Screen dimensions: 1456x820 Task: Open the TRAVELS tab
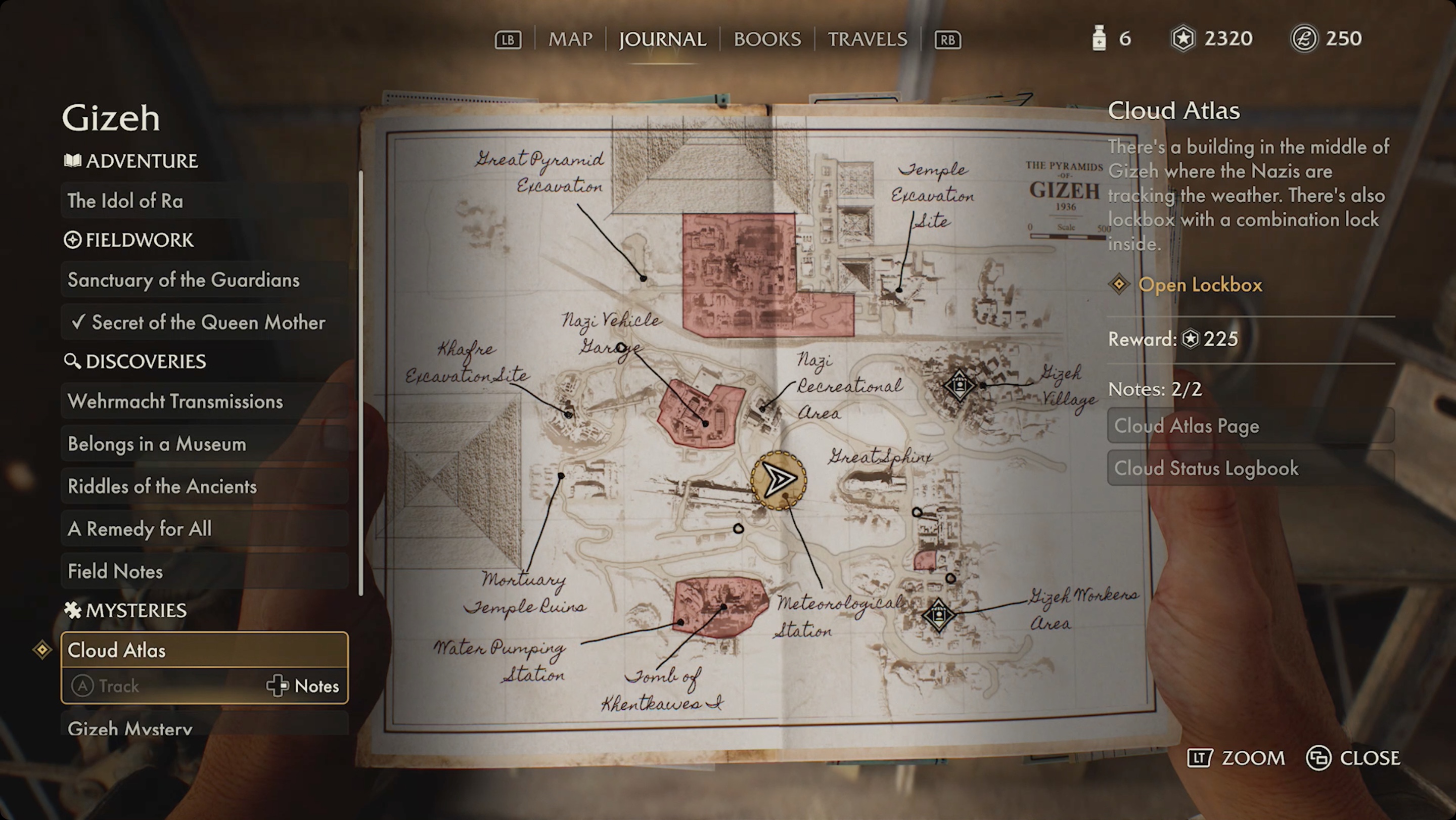[x=868, y=39]
